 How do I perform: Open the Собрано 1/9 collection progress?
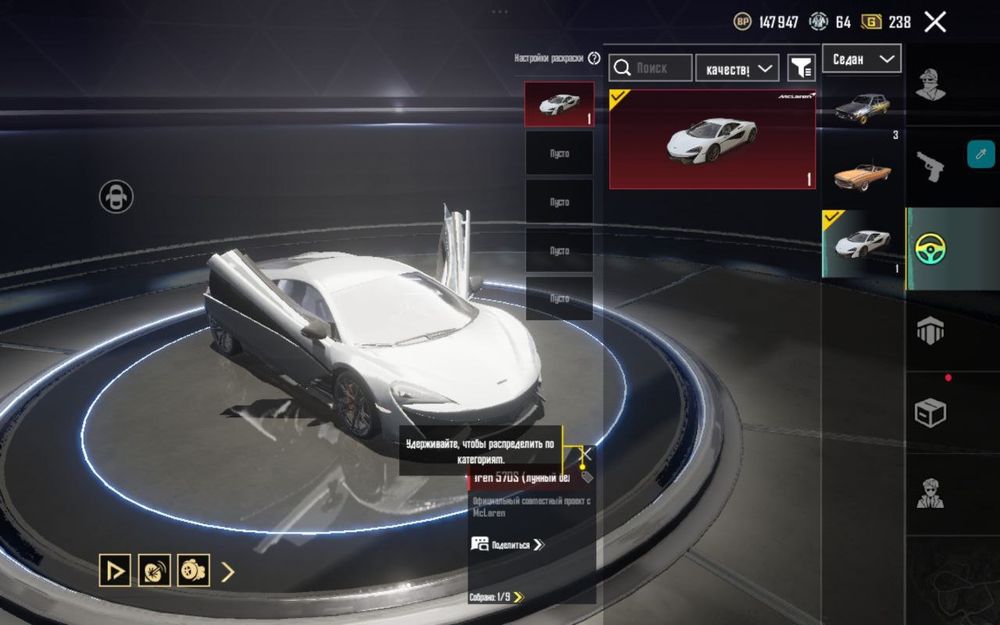(x=496, y=597)
